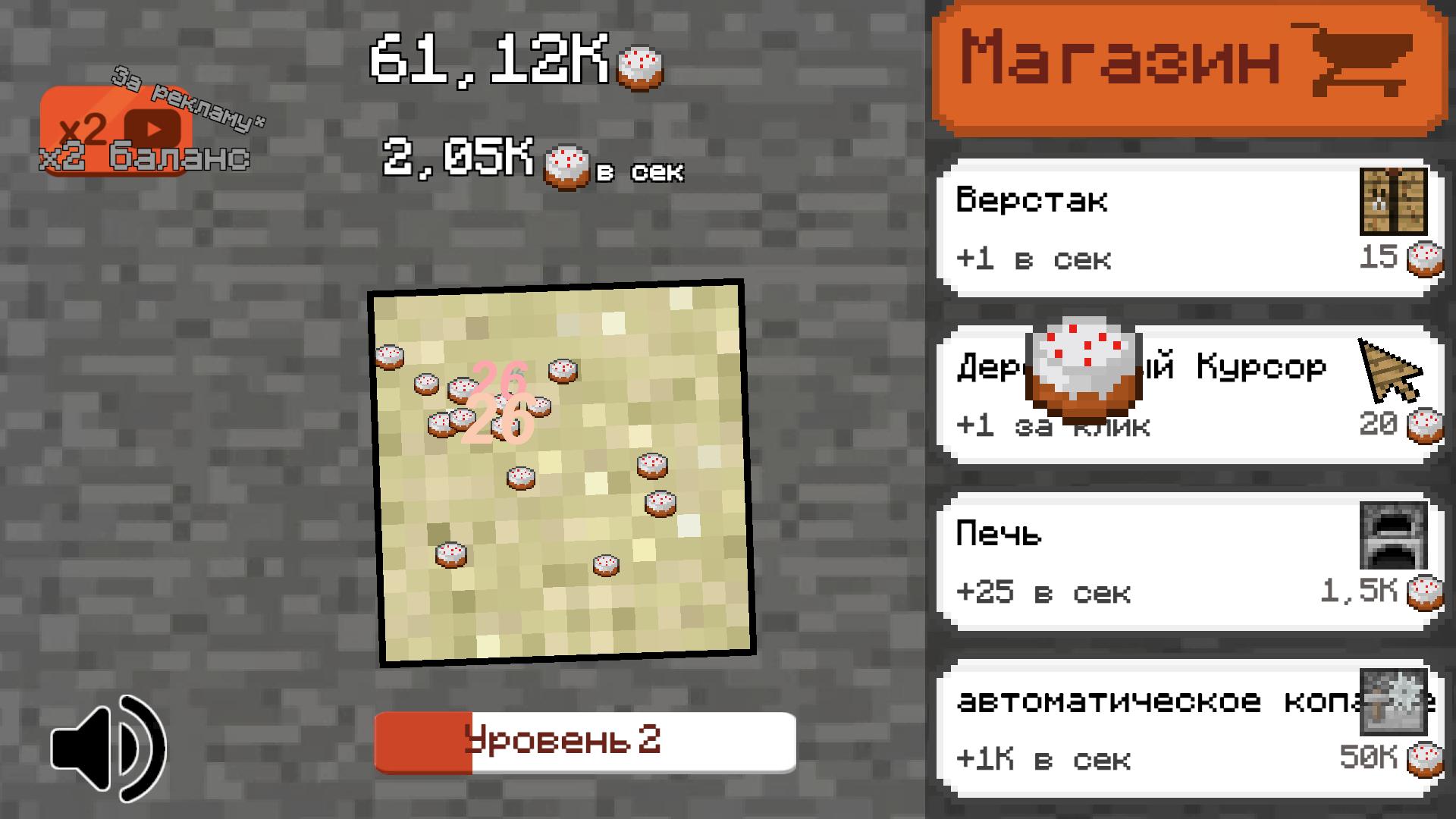Buy the Верстак upgrade for 15 cakes
The height and width of the screenshot is (819, 1456).
click(x=1183, y=227)
